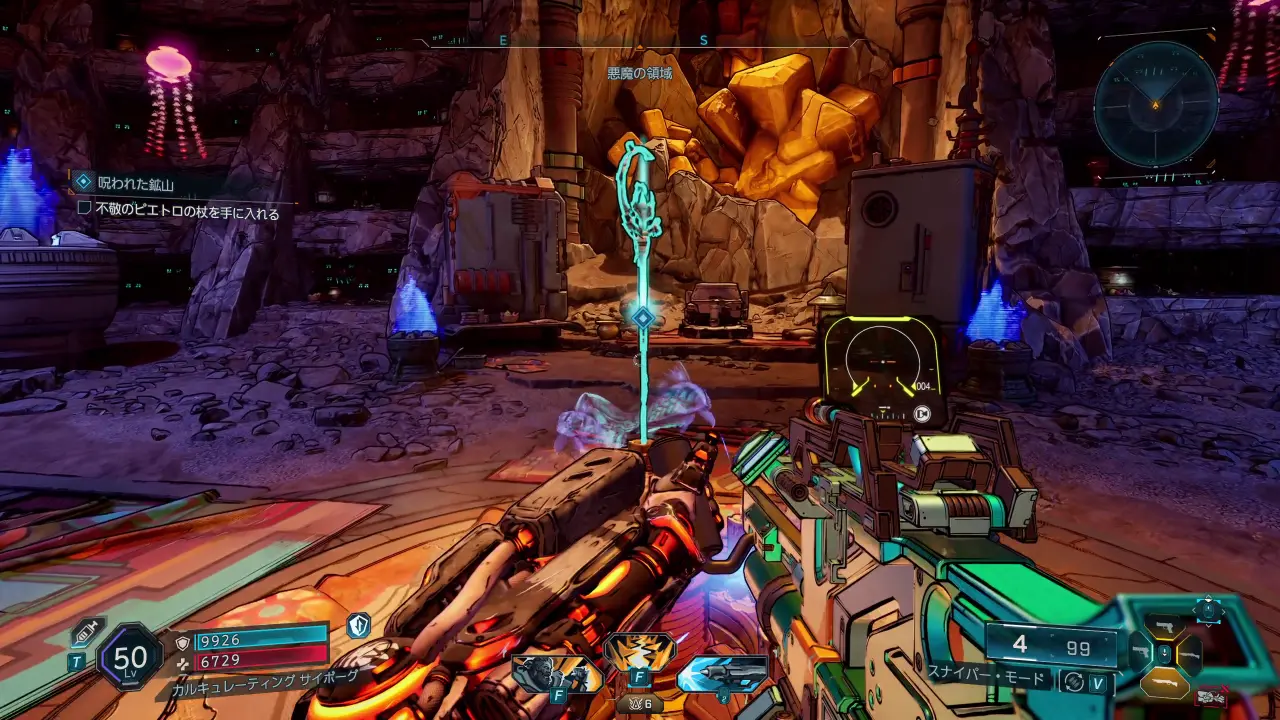
Task: Select the orange highlighted long gun slot
Action: [1165, 682]
